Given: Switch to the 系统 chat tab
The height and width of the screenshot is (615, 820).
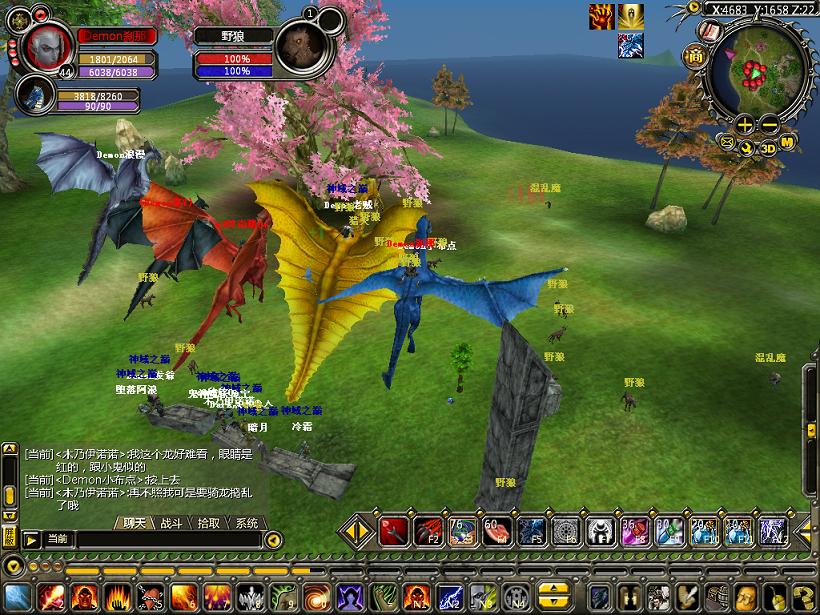Looking at the screenshot, I should [x=246, y=523].
